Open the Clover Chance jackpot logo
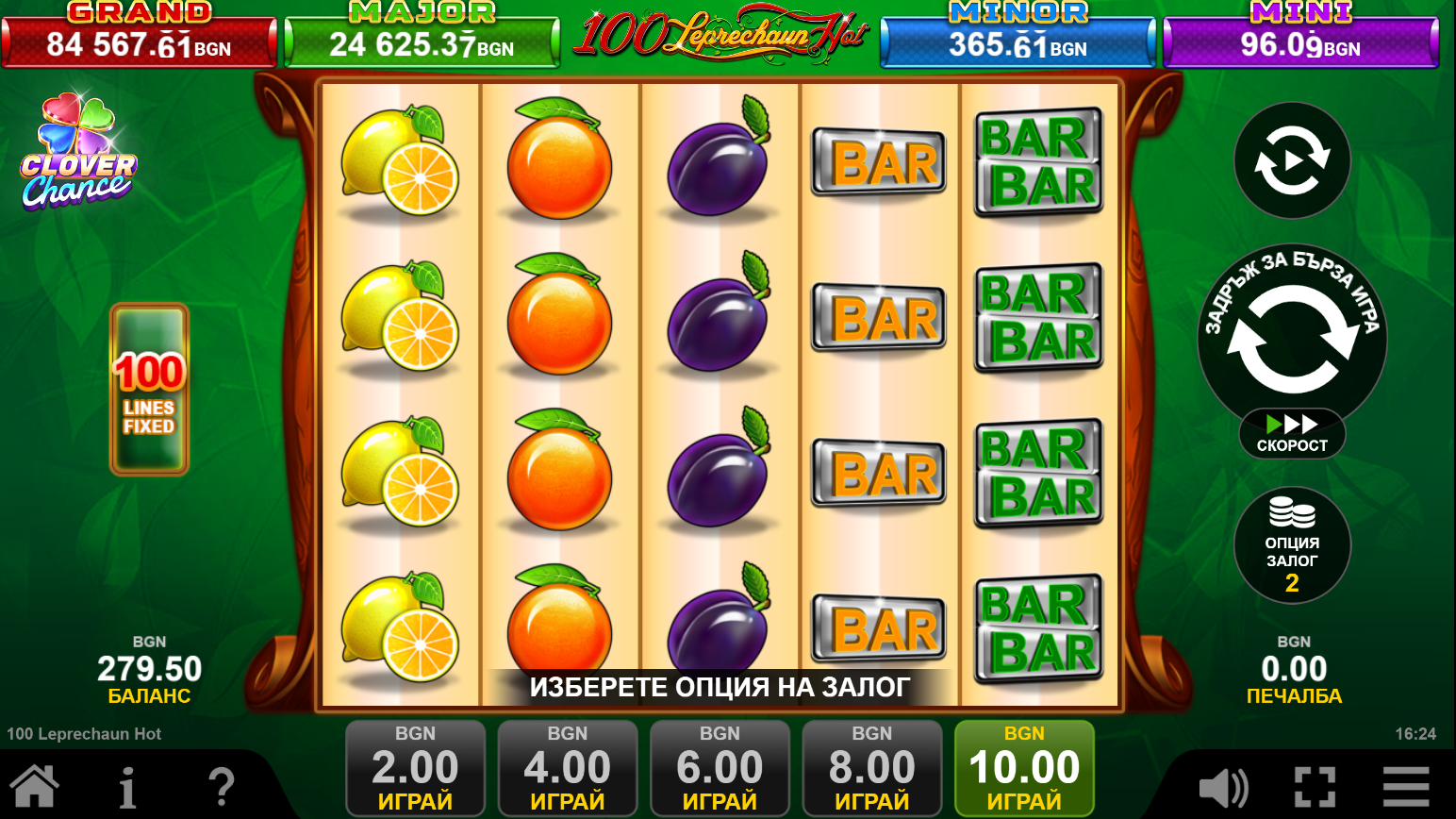 point(78,151)
